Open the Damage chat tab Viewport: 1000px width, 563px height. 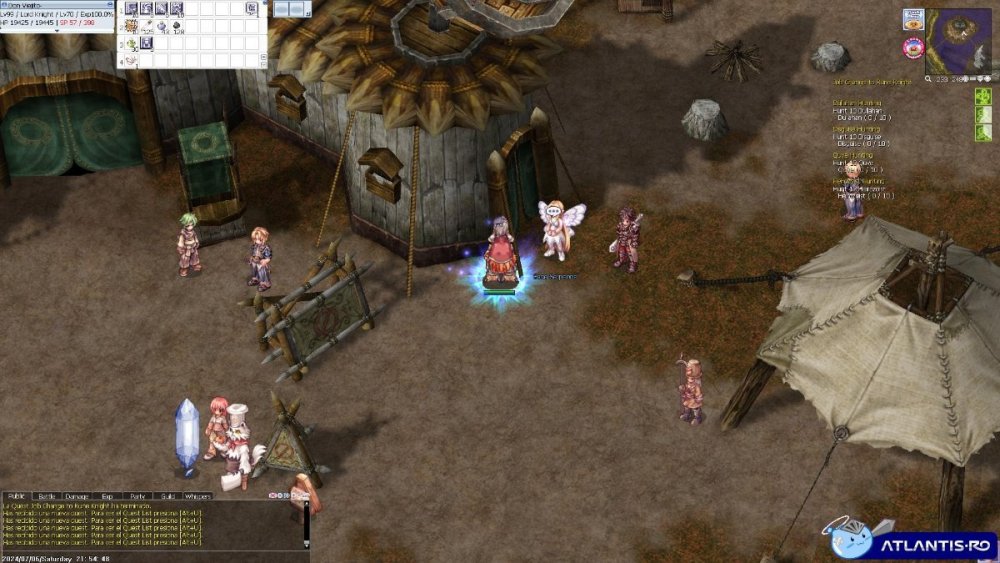[x=77, y=496]
